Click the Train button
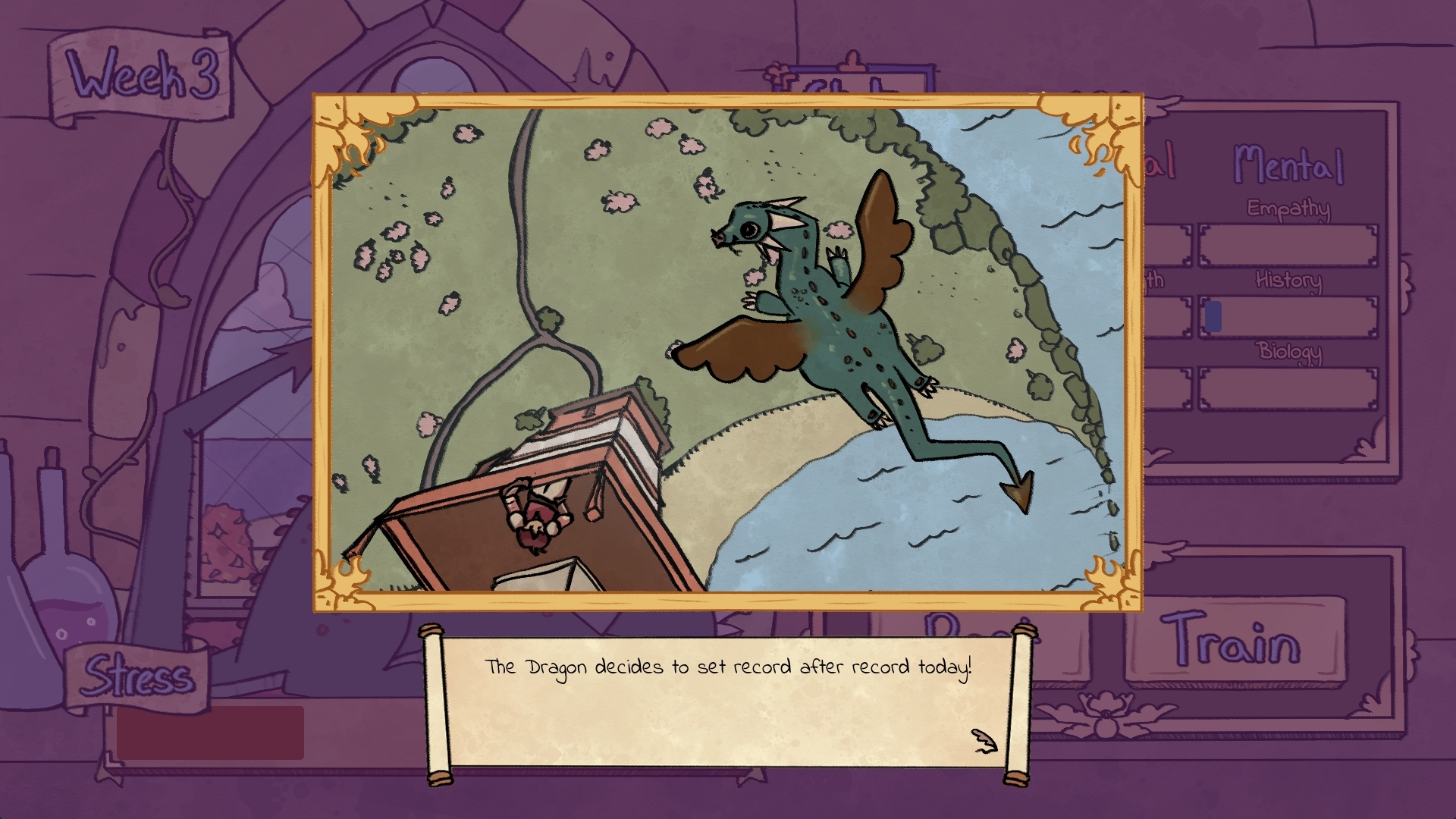 click(1232, 641)
